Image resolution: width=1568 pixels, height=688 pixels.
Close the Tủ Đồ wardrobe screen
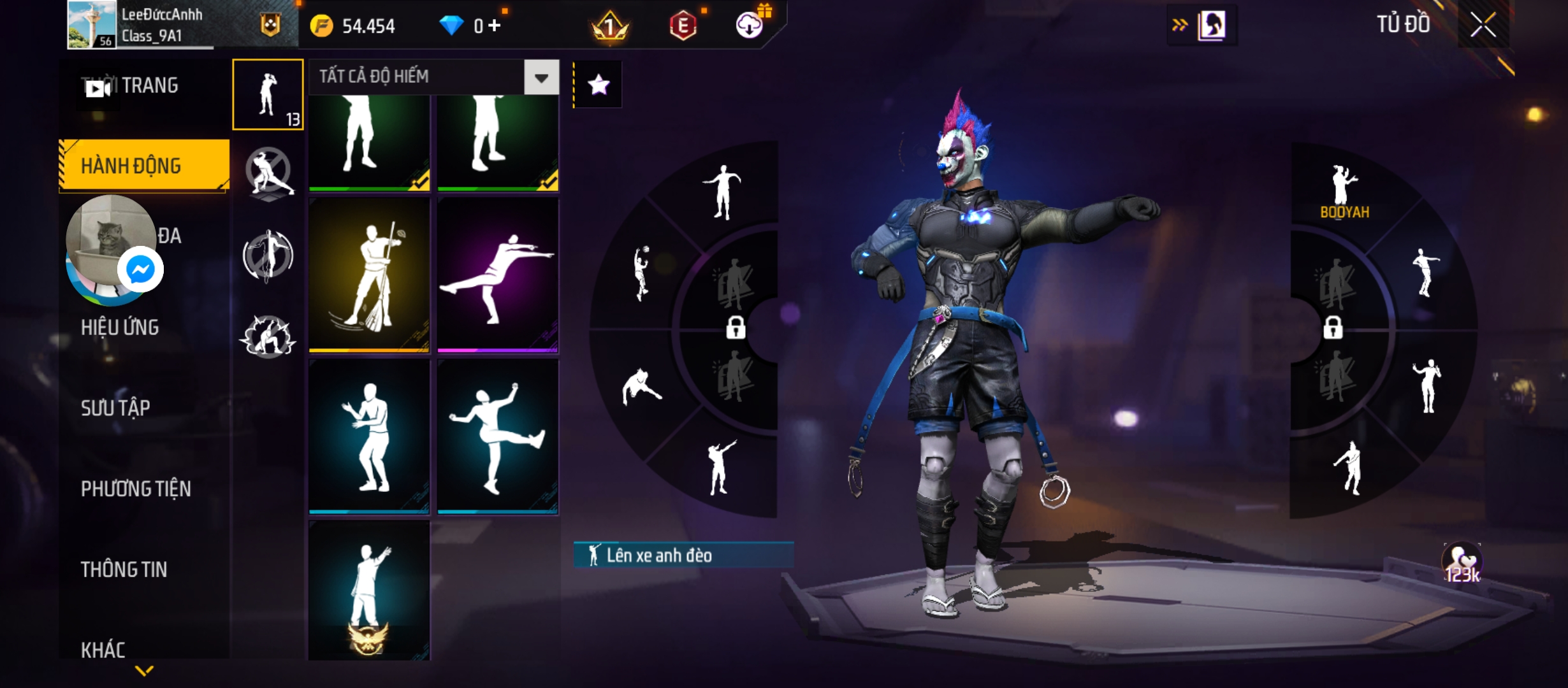coord(1483,25)
